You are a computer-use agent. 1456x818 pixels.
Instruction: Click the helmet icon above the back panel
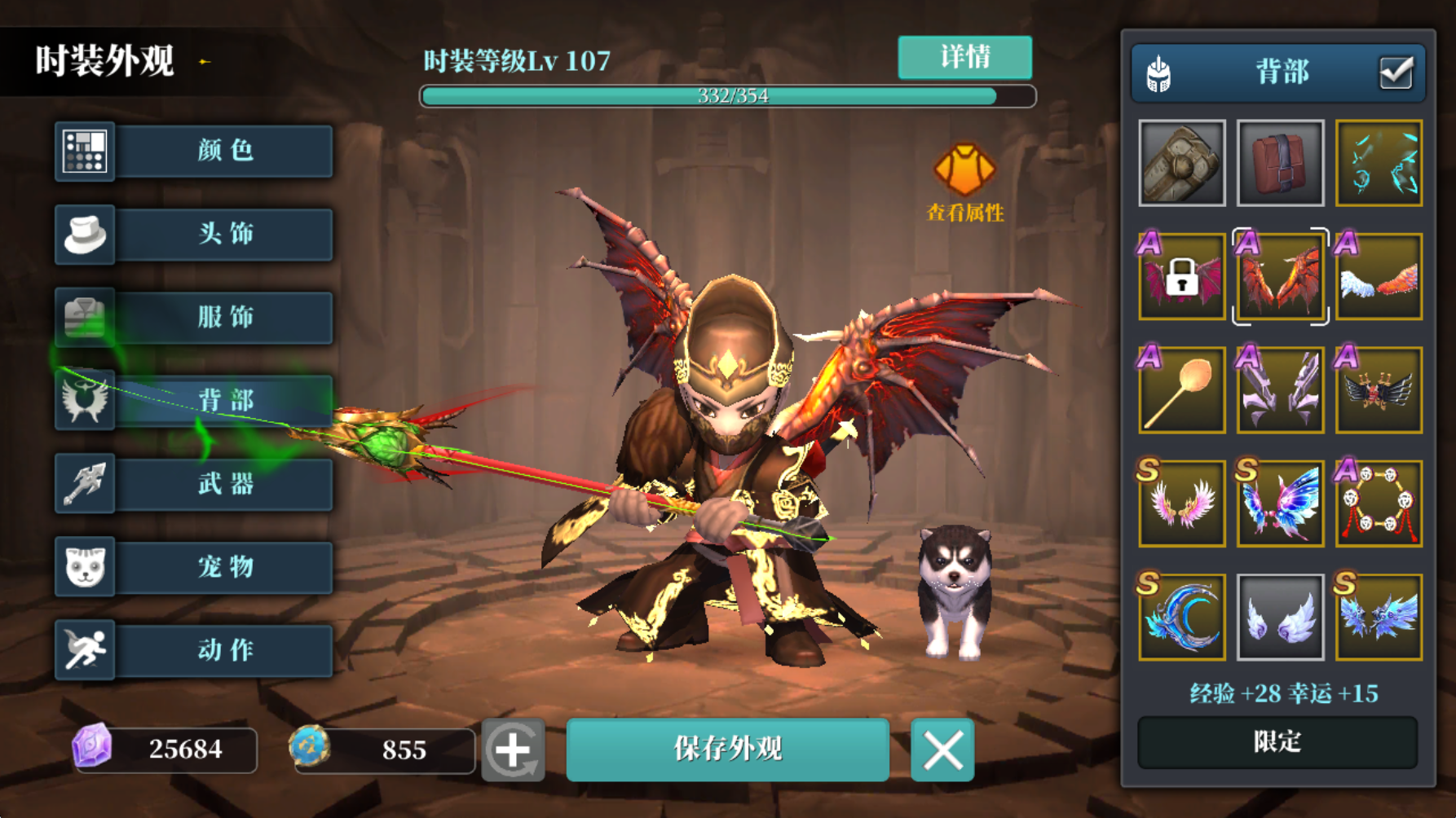(1159, 72)
